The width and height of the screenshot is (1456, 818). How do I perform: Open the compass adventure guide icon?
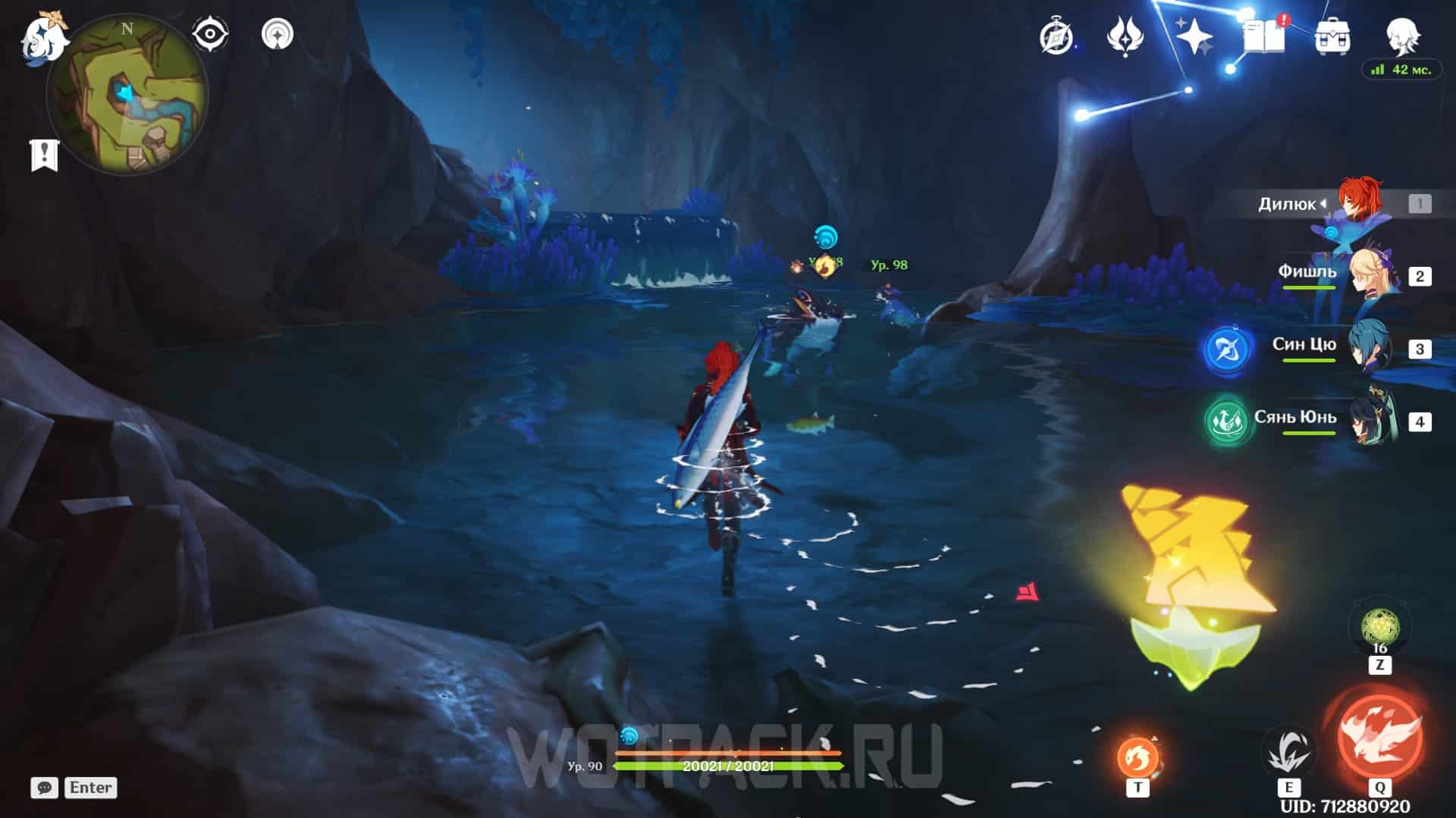point(278,34)
